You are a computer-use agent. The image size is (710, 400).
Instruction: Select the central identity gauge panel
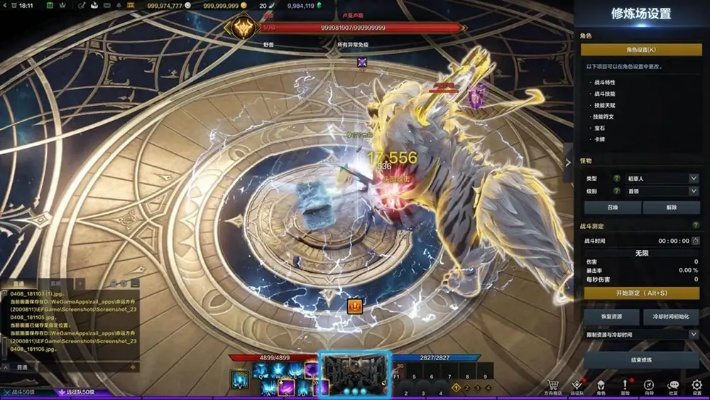pos(353,374)
